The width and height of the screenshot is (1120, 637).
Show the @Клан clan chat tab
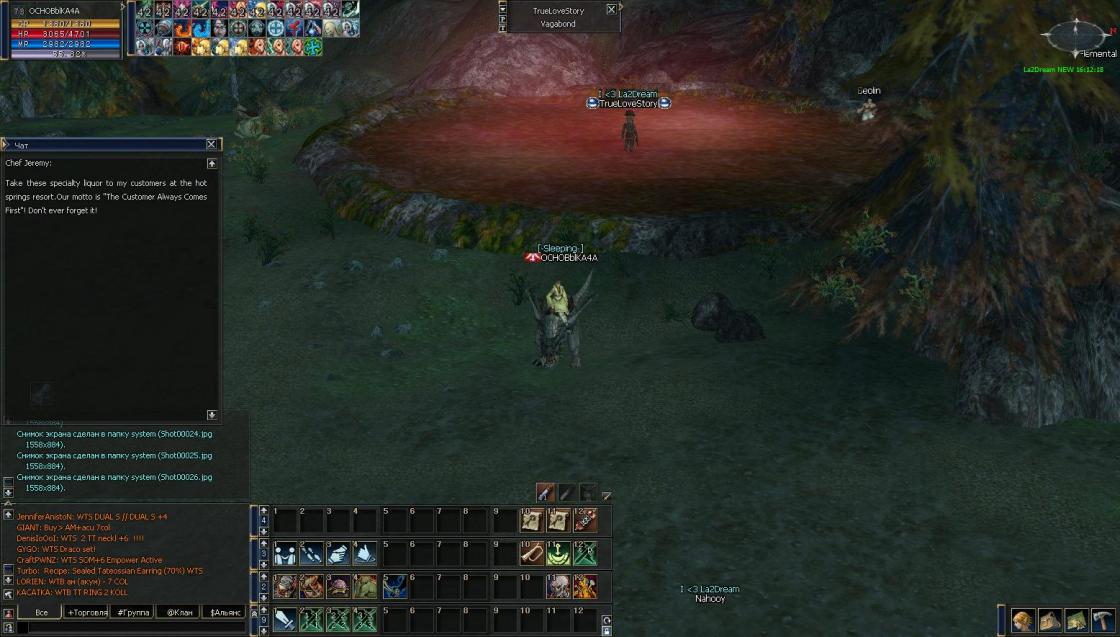click(x=179, y=612)
